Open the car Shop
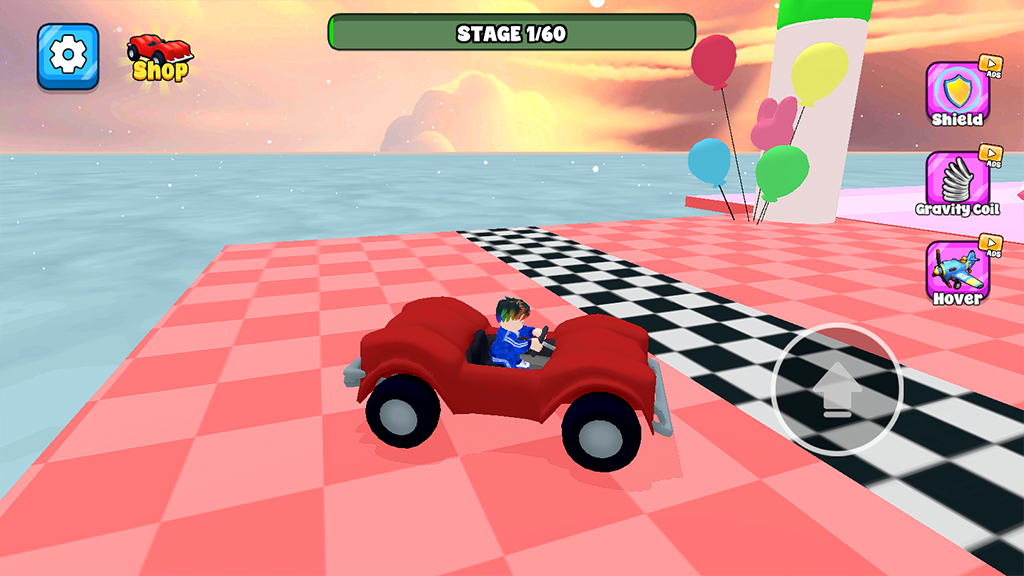 [160, 57]
